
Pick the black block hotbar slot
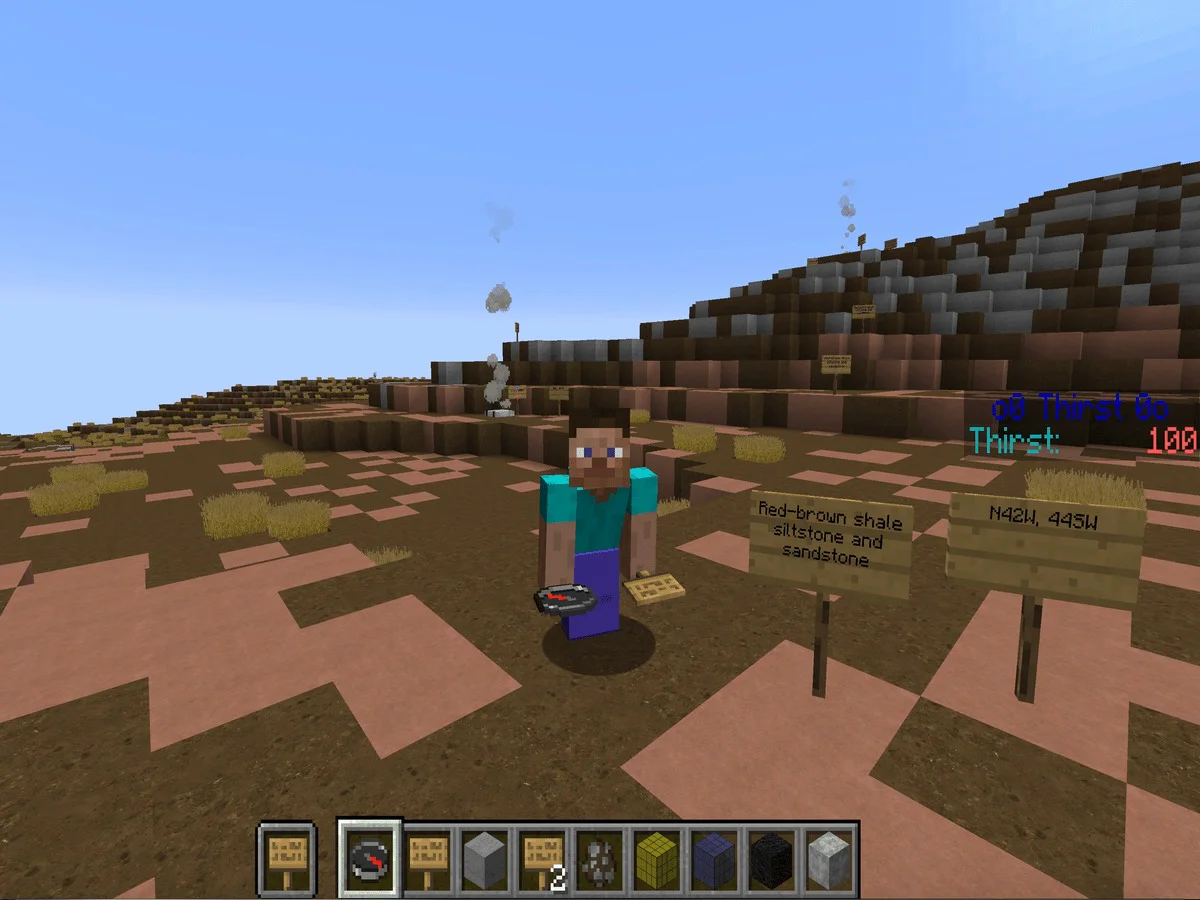(x=772, y=859)
